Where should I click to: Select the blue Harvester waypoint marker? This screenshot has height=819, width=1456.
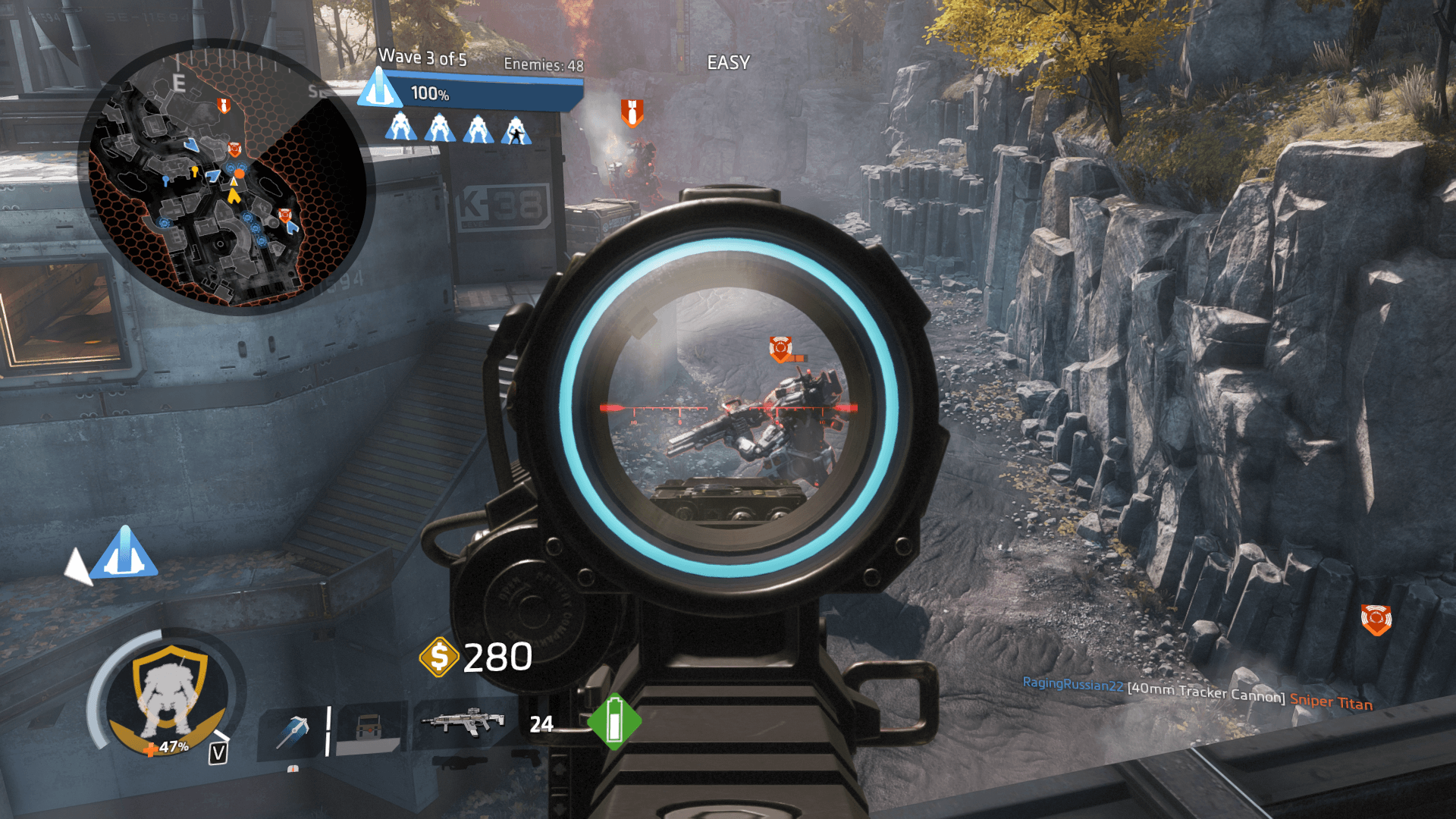(x=124, y=553)
